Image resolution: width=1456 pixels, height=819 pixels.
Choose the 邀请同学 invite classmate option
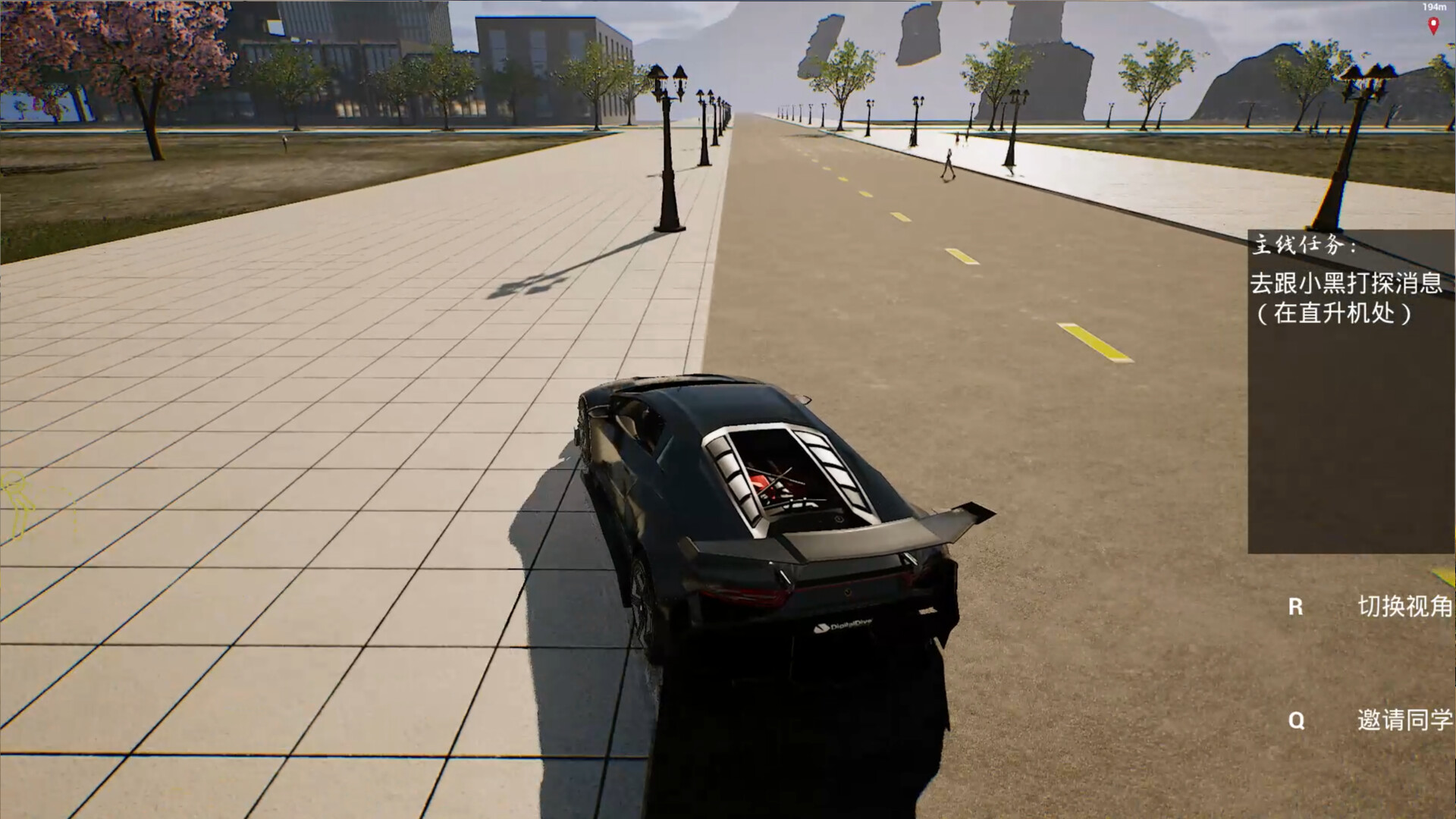click(x=1404, y=720)
